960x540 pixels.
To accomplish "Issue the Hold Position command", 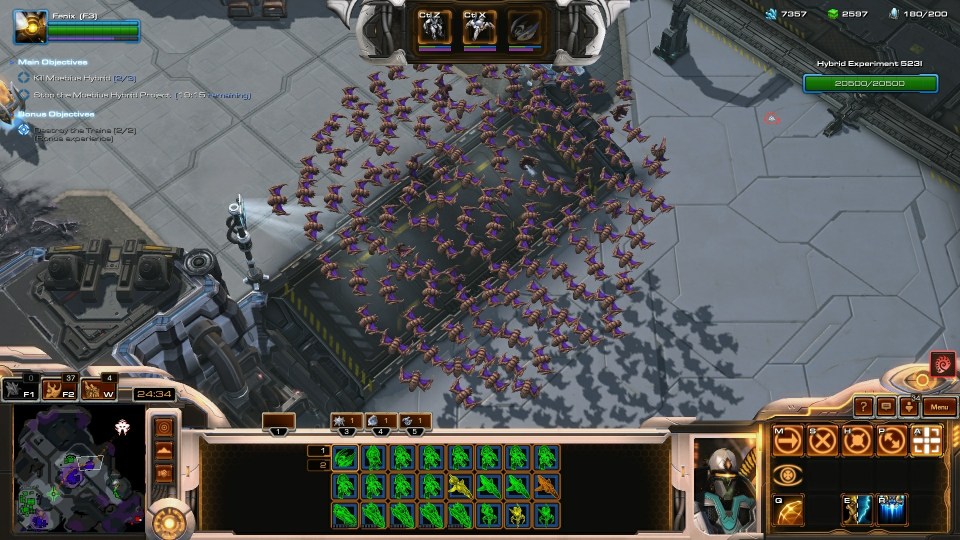I will click(x=856, y=440).
